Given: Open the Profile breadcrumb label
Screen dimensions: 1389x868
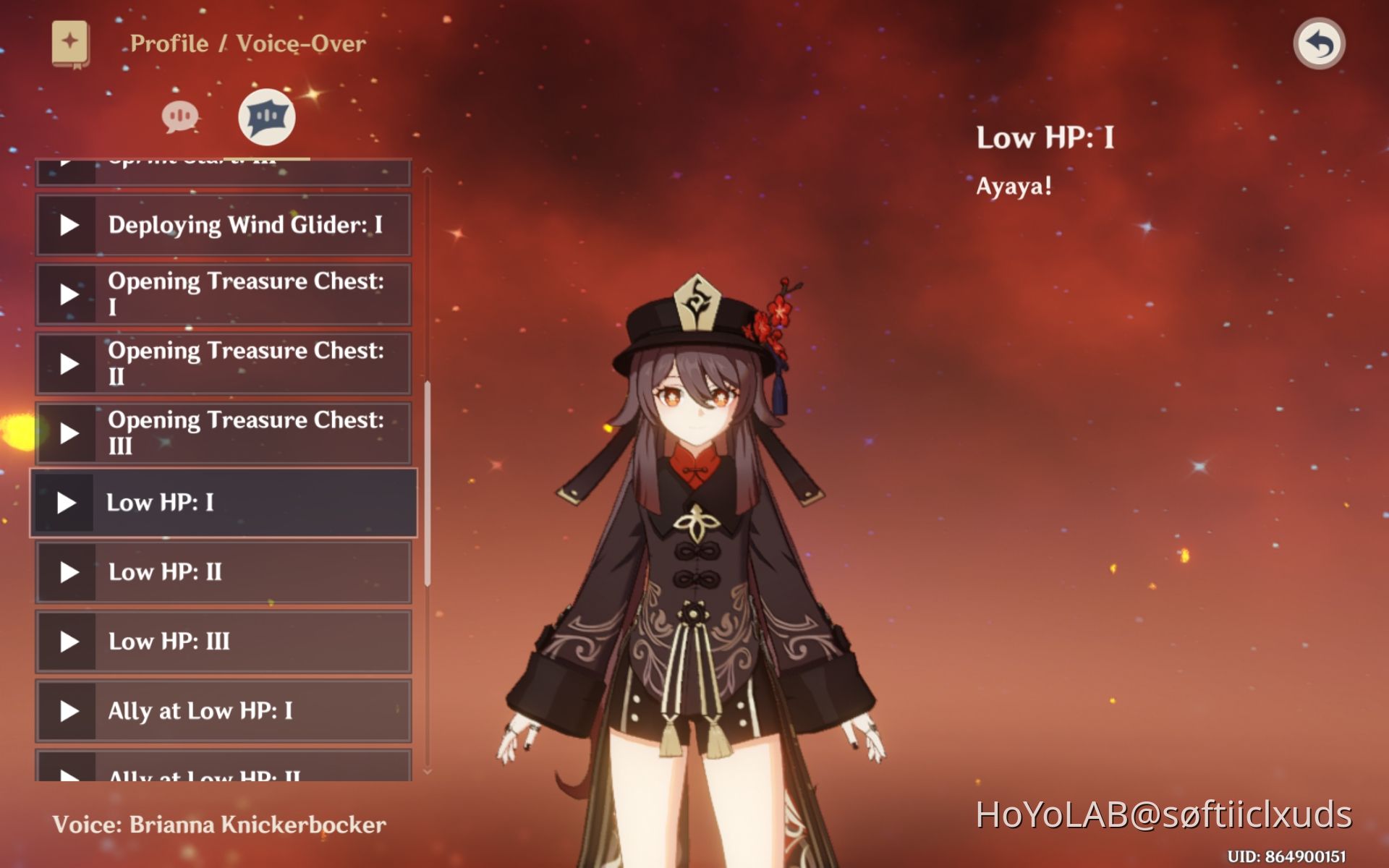Looking at the screenshot, I should tap(168, 43).
